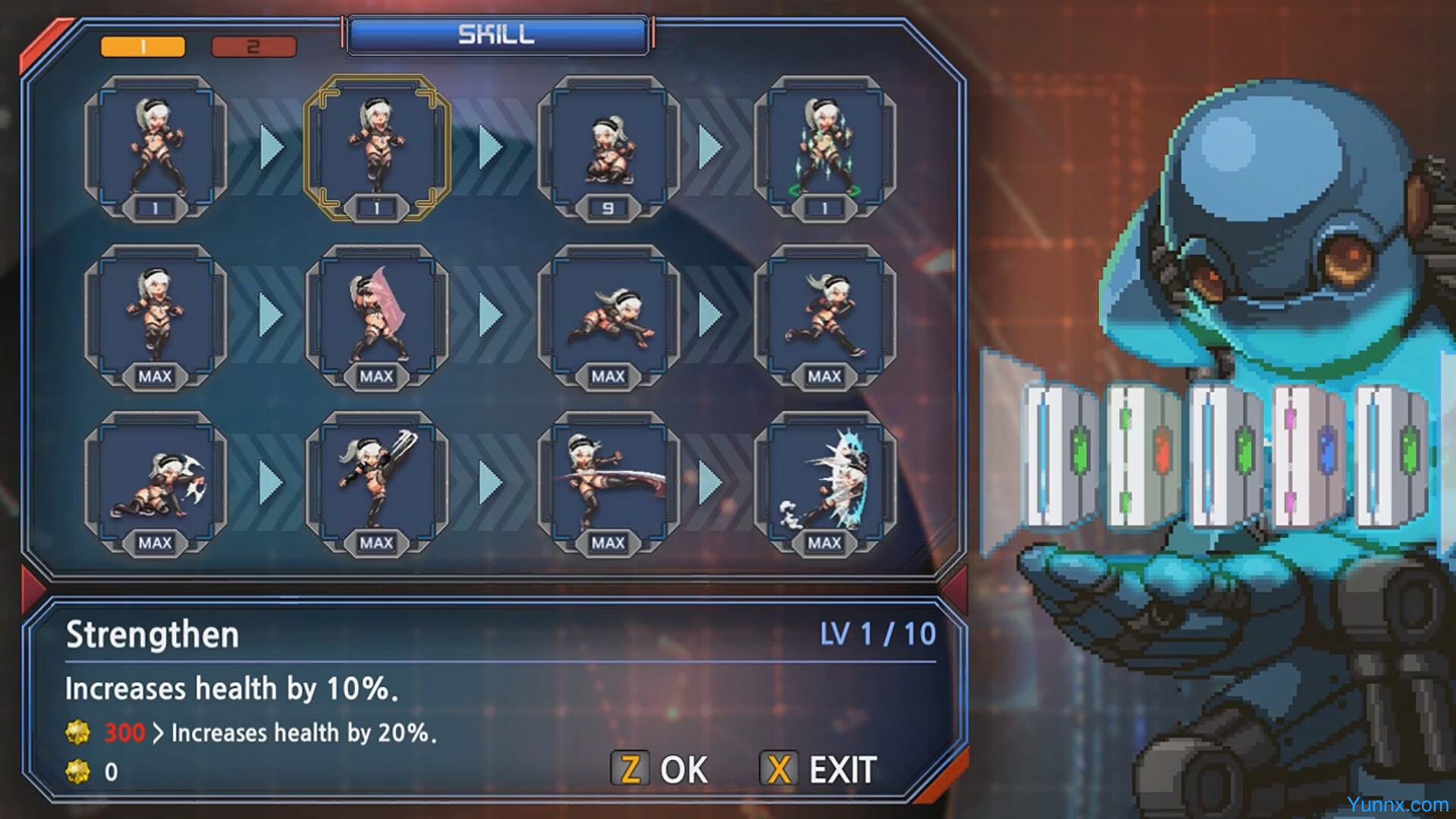Choose the running sprint skill icon

(825, 315)
